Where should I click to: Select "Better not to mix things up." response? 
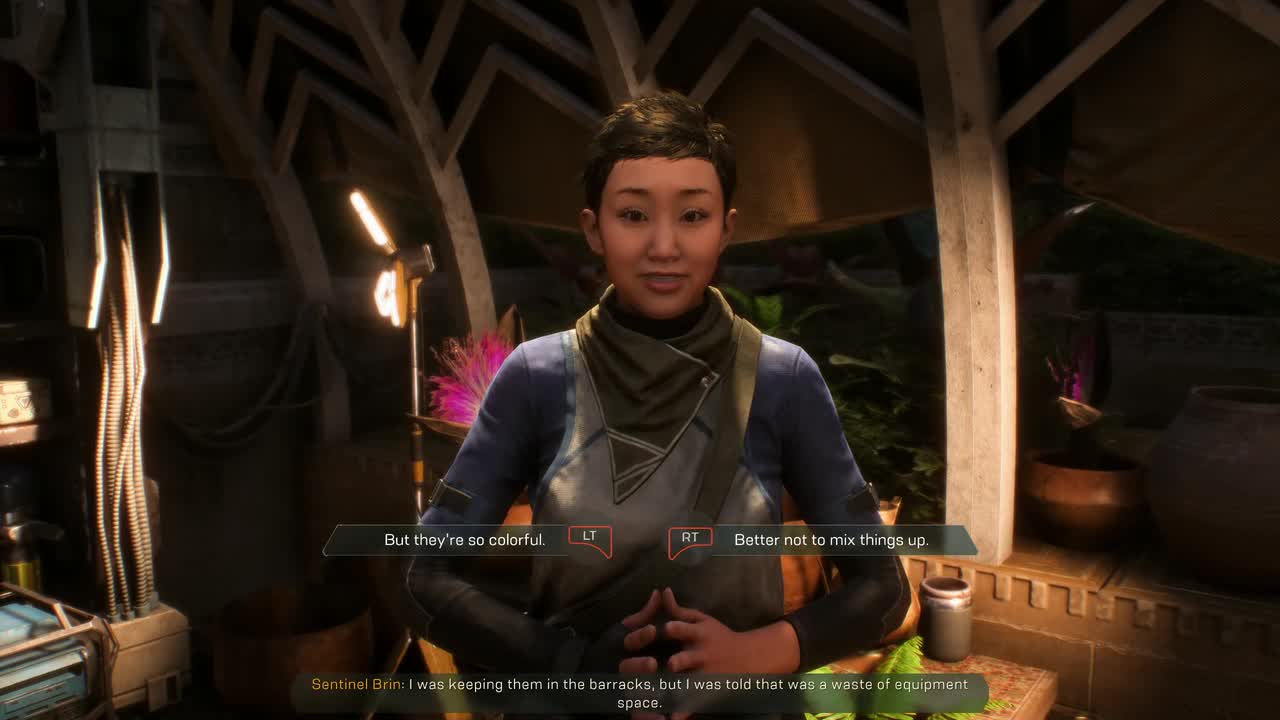(x=831, y=540)
